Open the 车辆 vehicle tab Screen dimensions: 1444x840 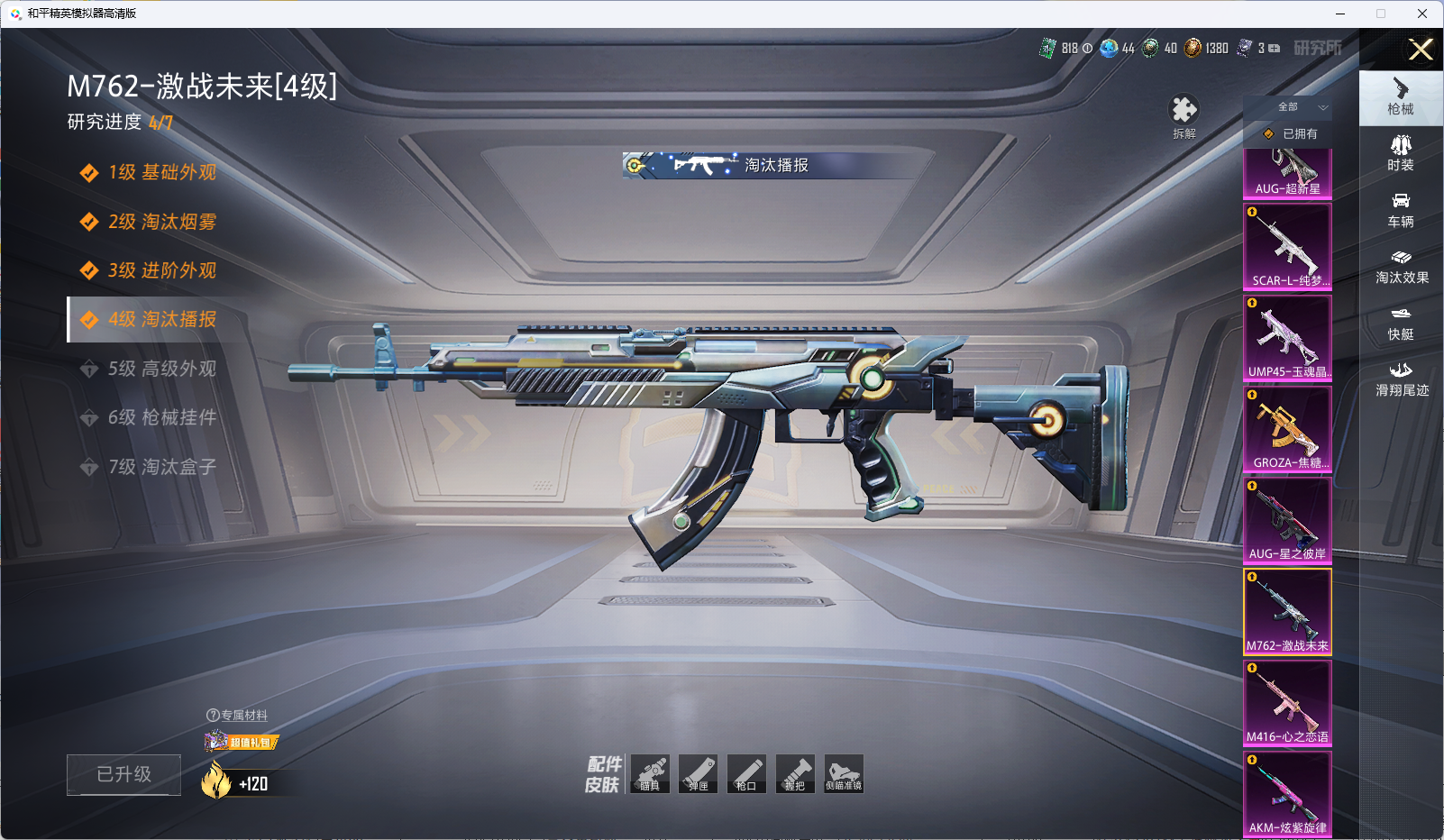coord(1400,209)
